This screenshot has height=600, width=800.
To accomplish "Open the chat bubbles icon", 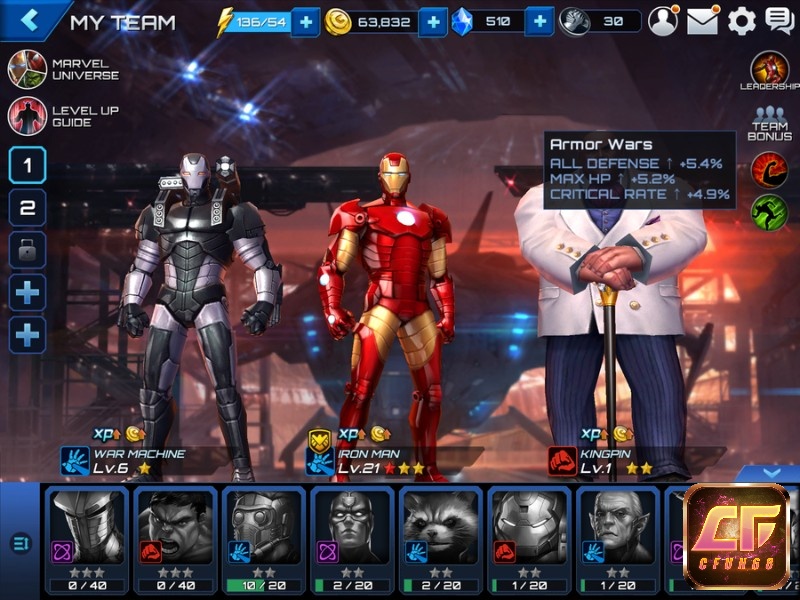I will pyautogui.click(x=779, y=21).
